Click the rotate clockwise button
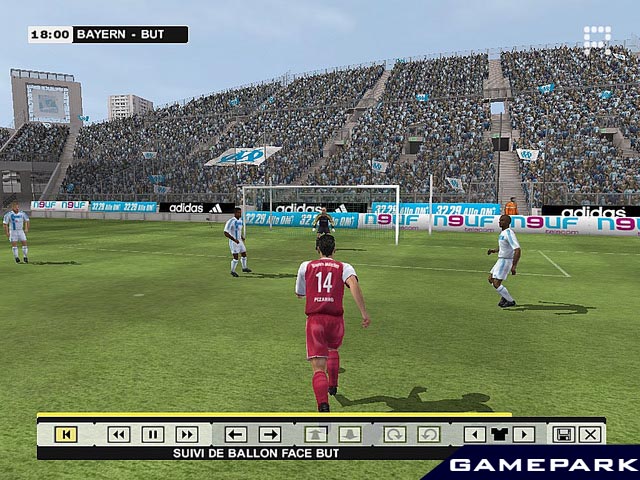The width and height of the screenshot is (640, 480). tap(395, 434)
